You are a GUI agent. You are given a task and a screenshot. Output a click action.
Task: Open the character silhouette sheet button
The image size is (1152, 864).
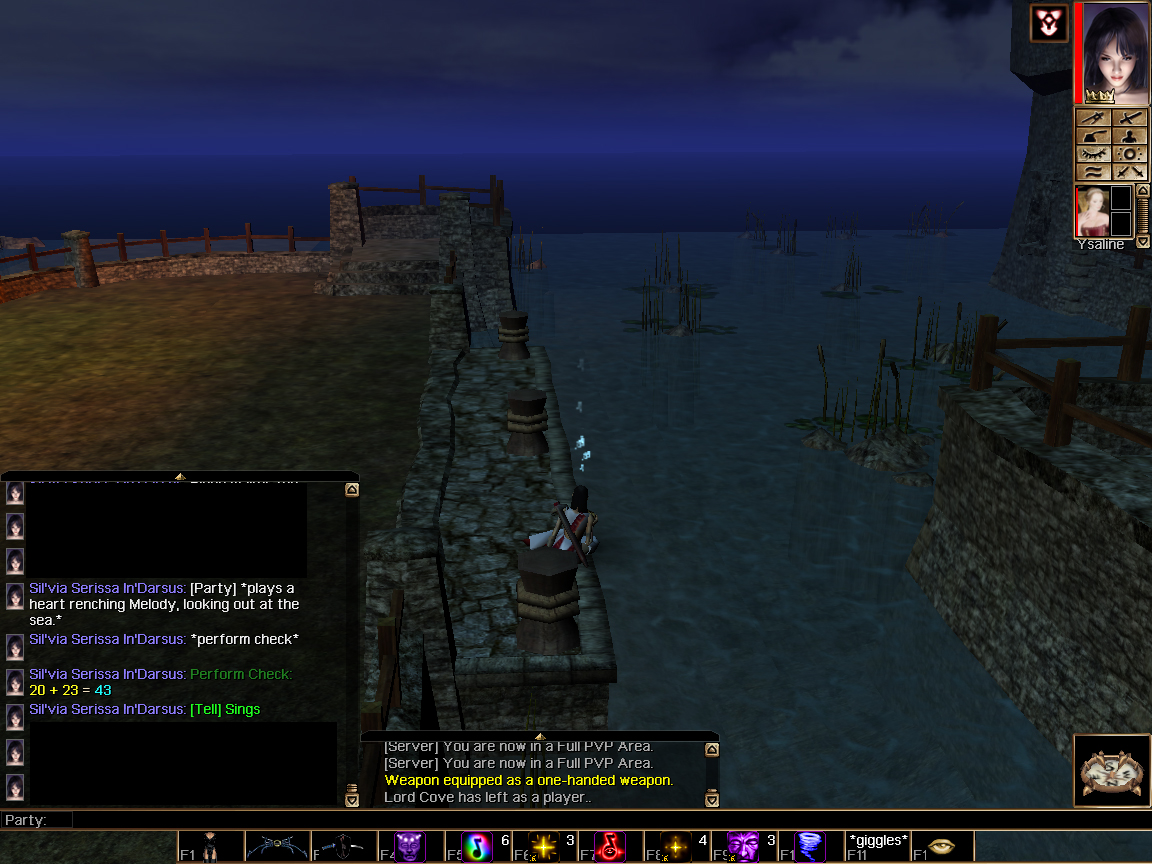coord(1130,136)
